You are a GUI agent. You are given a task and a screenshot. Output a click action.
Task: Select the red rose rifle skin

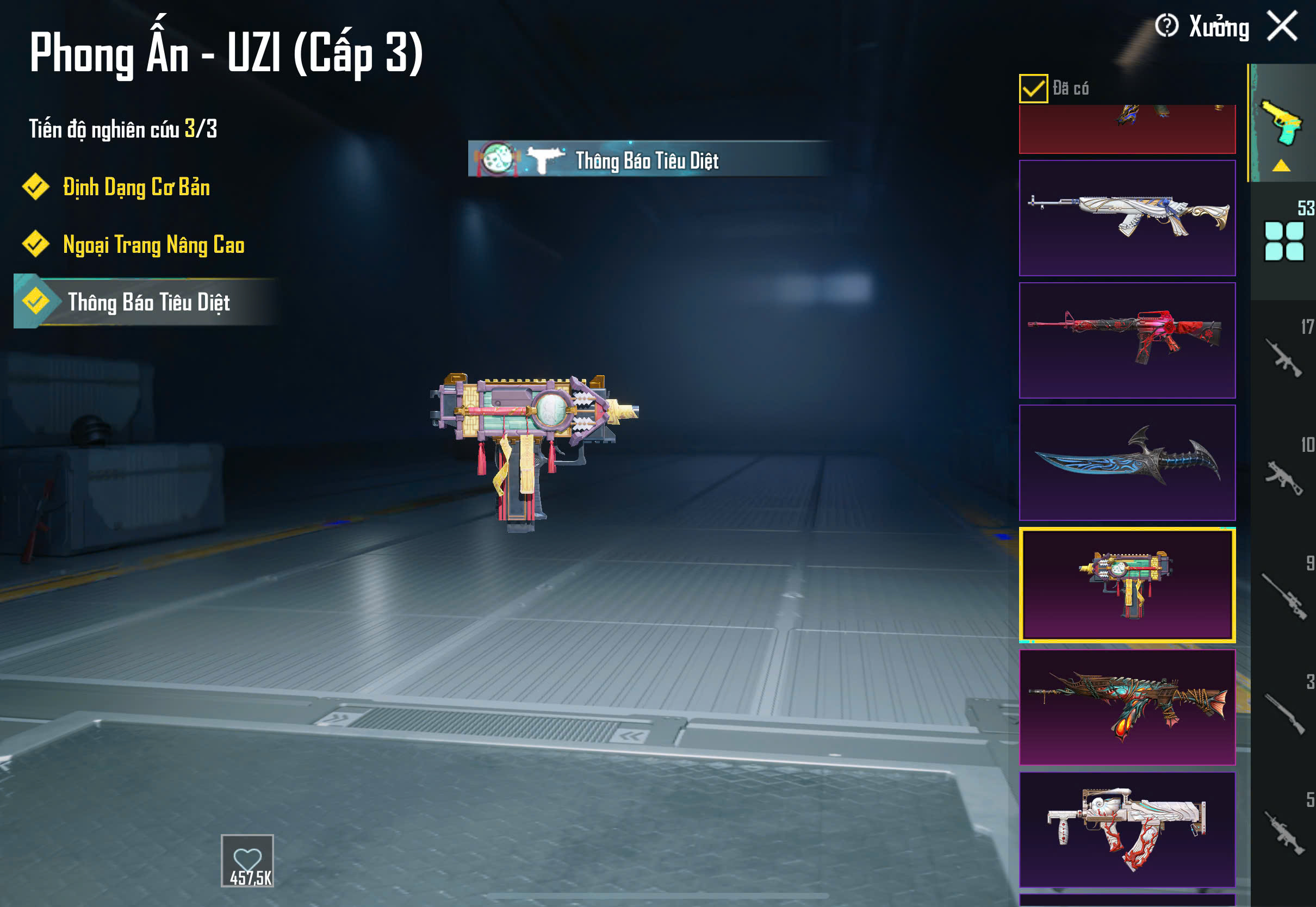(x=1127, y=340)
